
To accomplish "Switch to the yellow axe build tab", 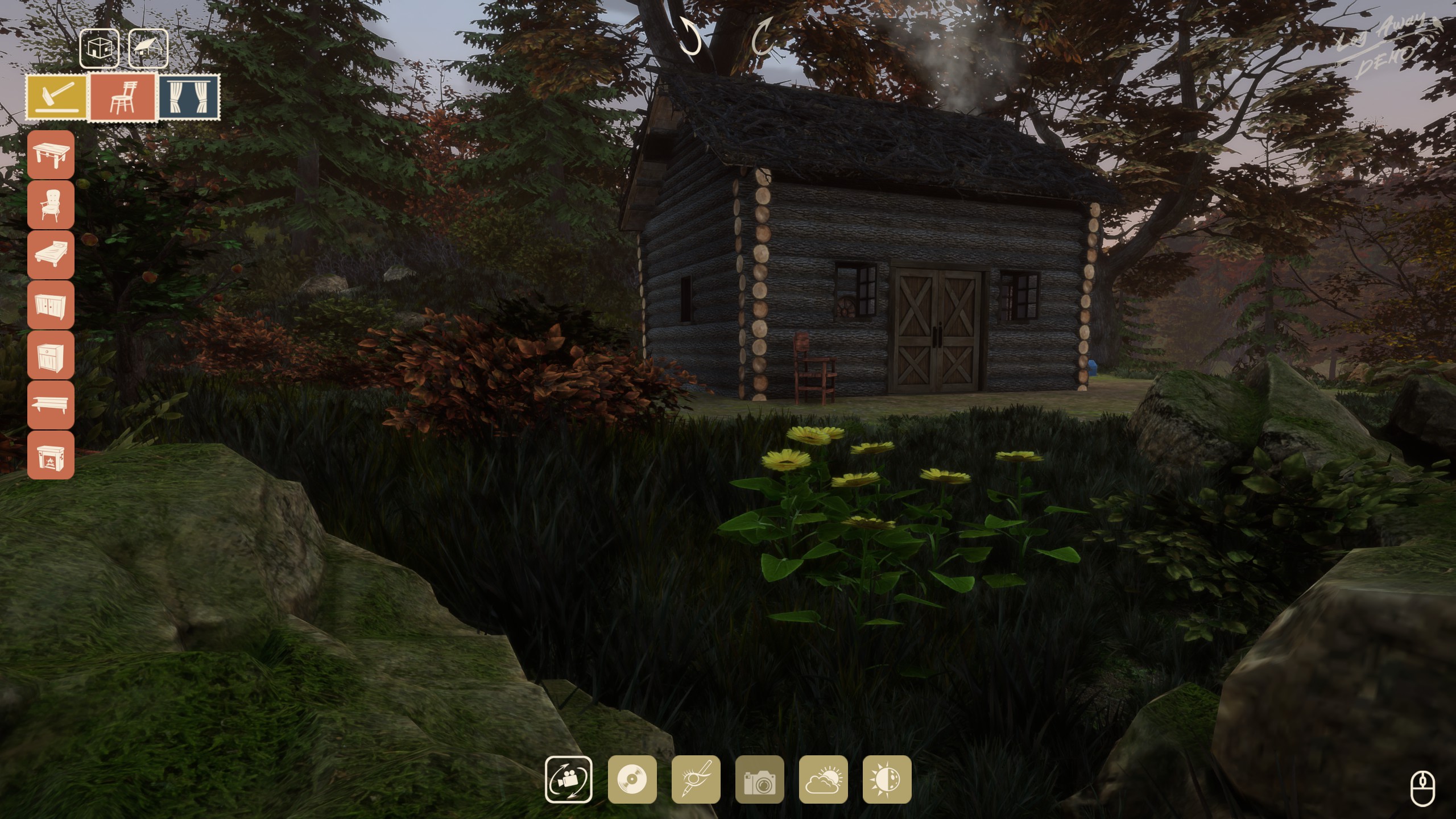I will [57, 97].
